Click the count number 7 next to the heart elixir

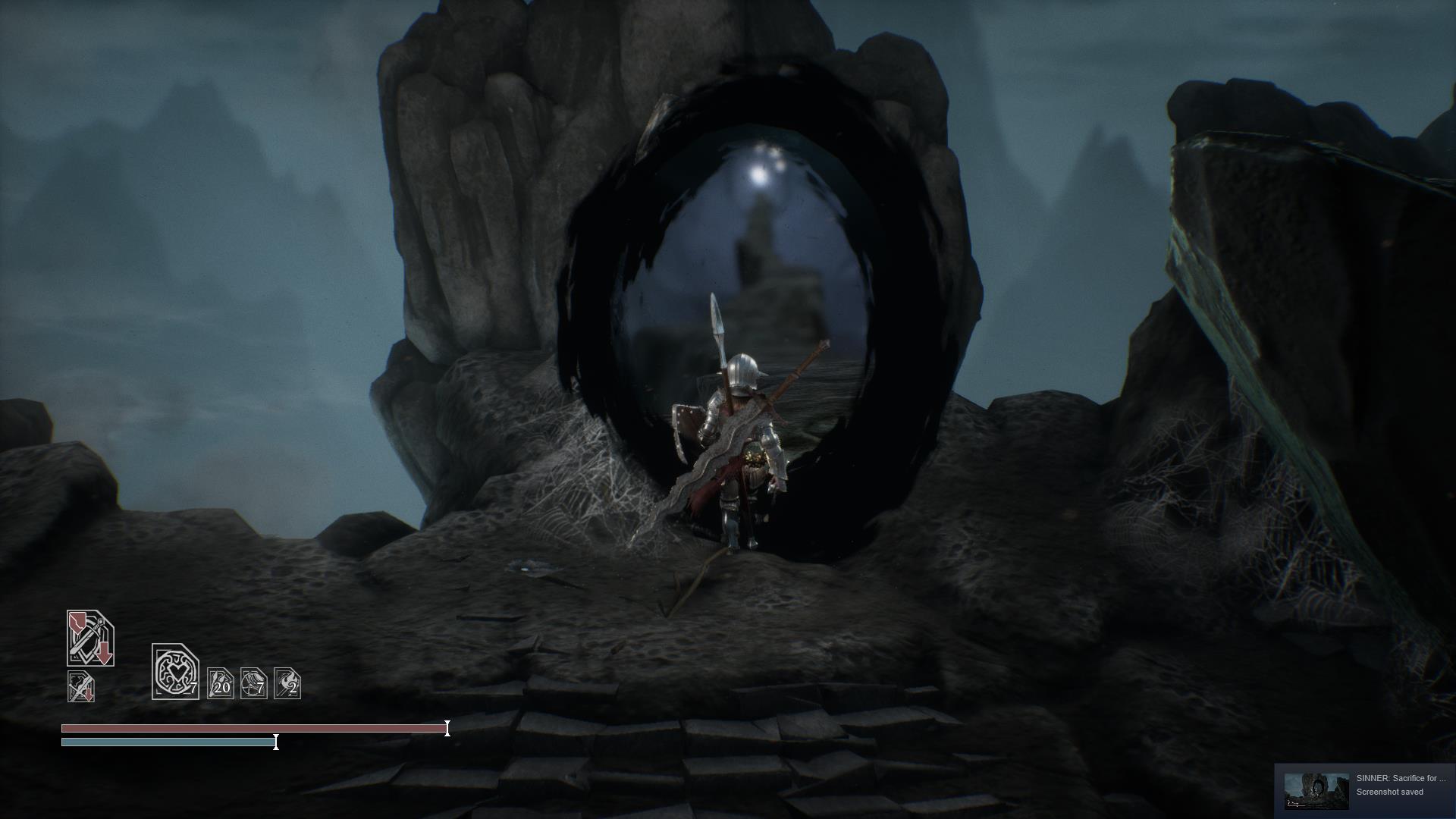pos(194,689)
